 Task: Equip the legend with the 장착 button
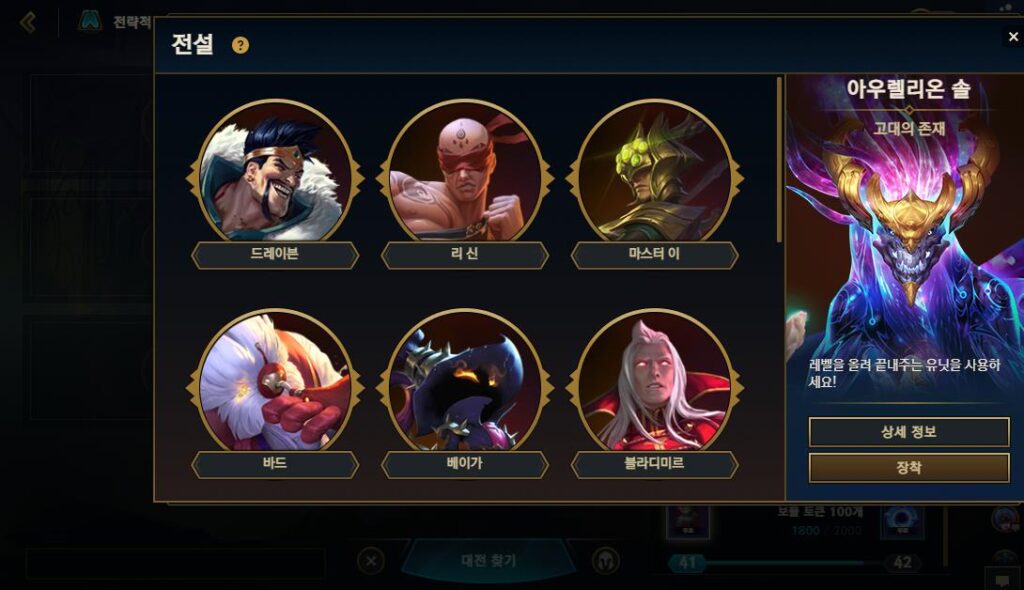point(908,467)
